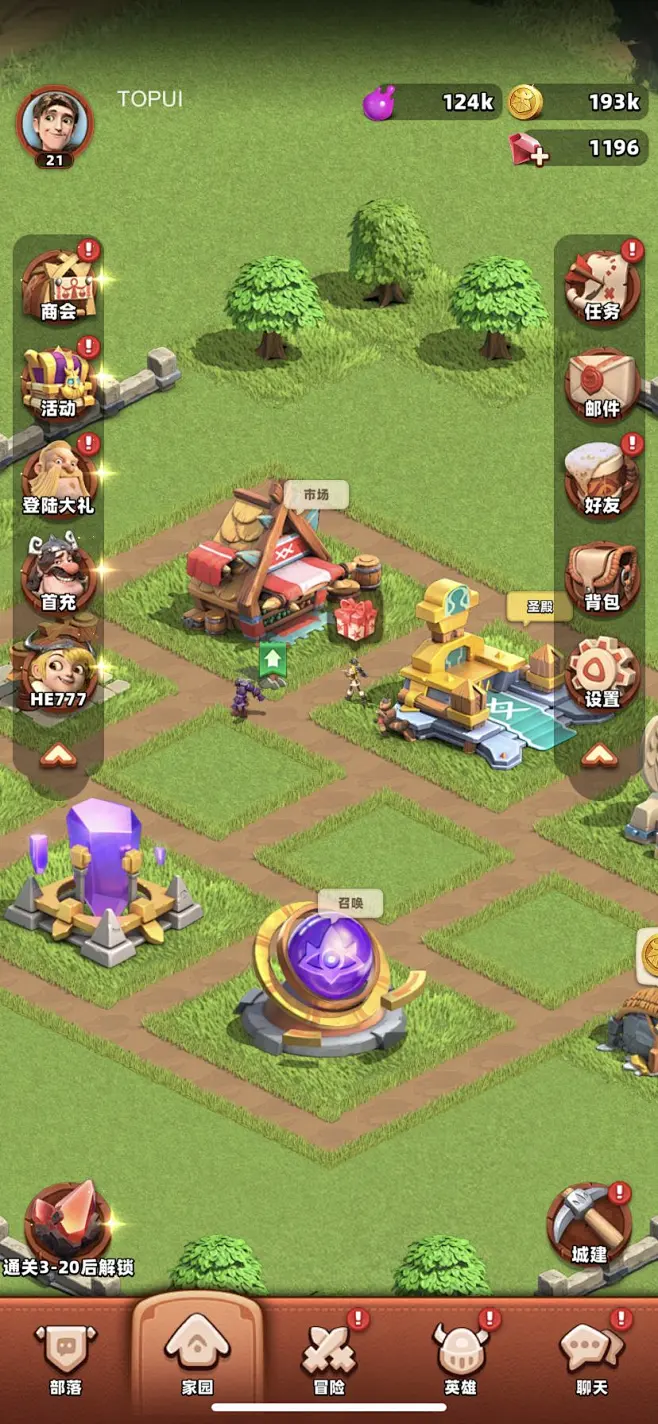The width and height of the screenshot is (658, 1424).
Task: Switch to the 英雄 heroes tab
Action: point(460,1359)
